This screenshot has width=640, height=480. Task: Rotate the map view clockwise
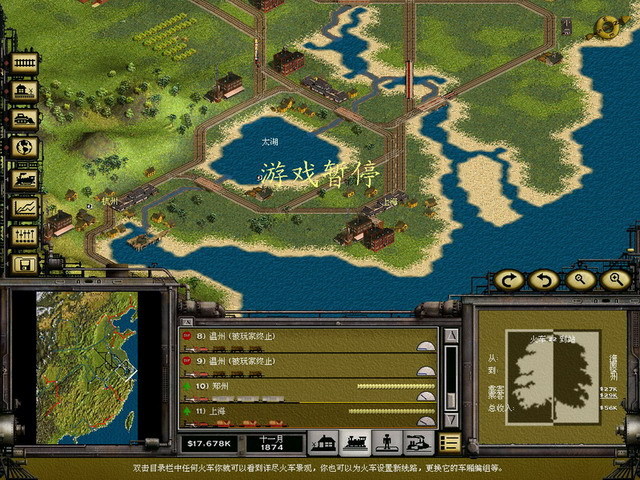(510, 279)
